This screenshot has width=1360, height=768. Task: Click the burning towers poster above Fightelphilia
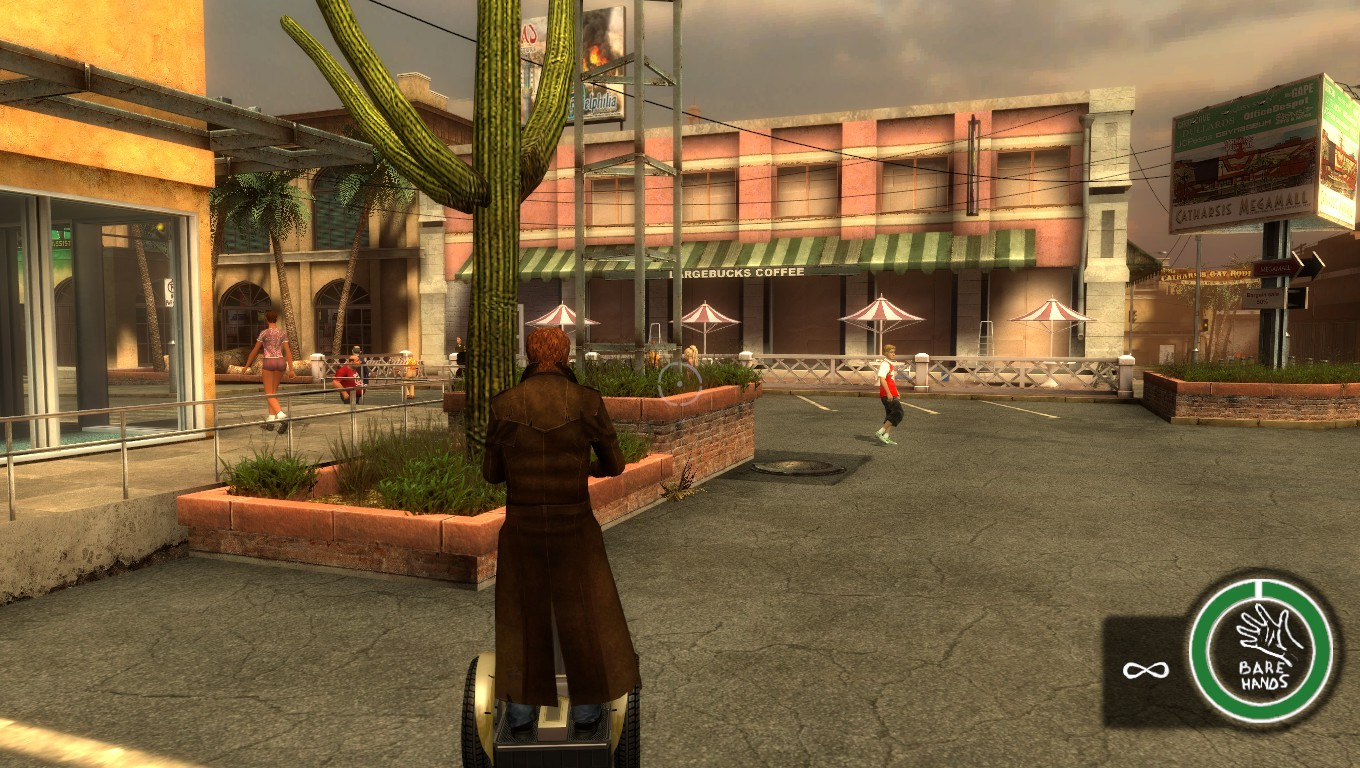598,50
